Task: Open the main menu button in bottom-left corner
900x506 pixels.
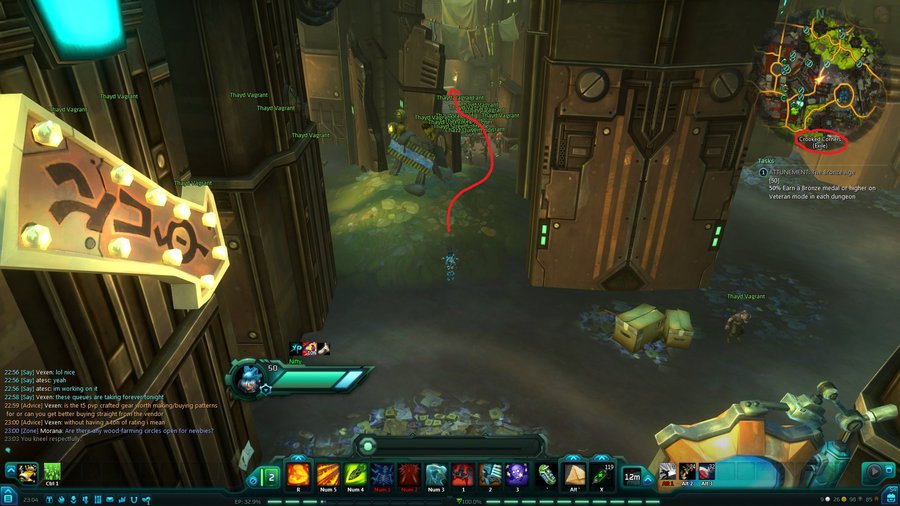Action: (8, 496)
